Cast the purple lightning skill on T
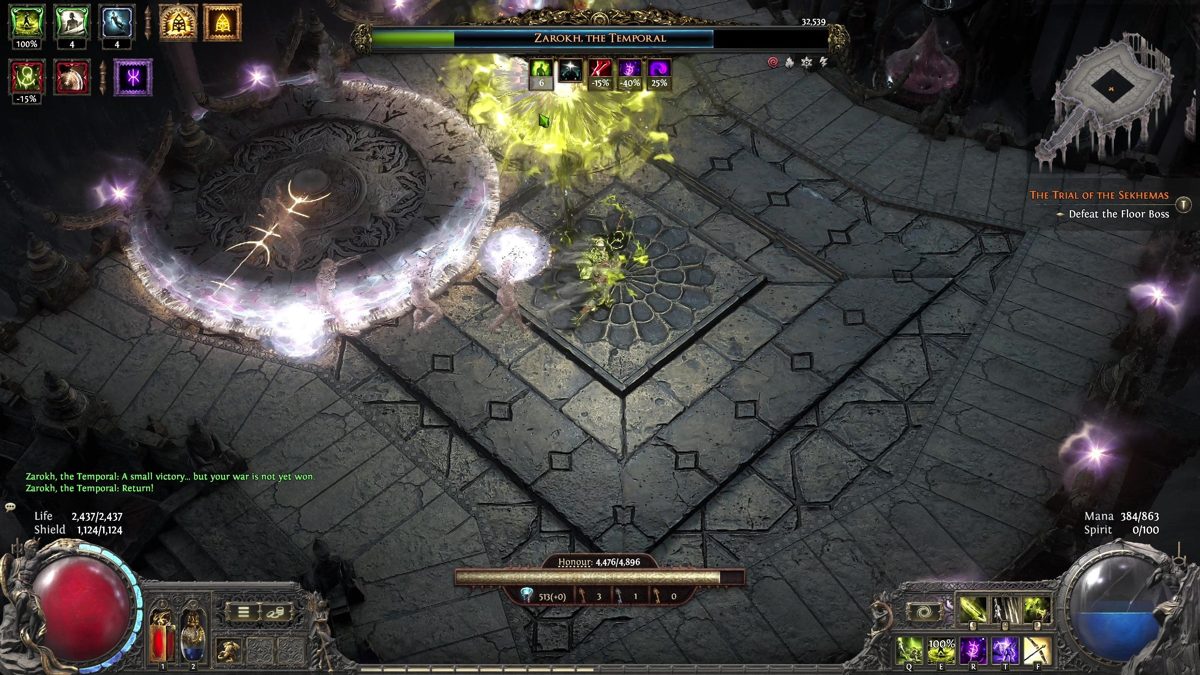 pyautogui.click(x=1005, y=650)
